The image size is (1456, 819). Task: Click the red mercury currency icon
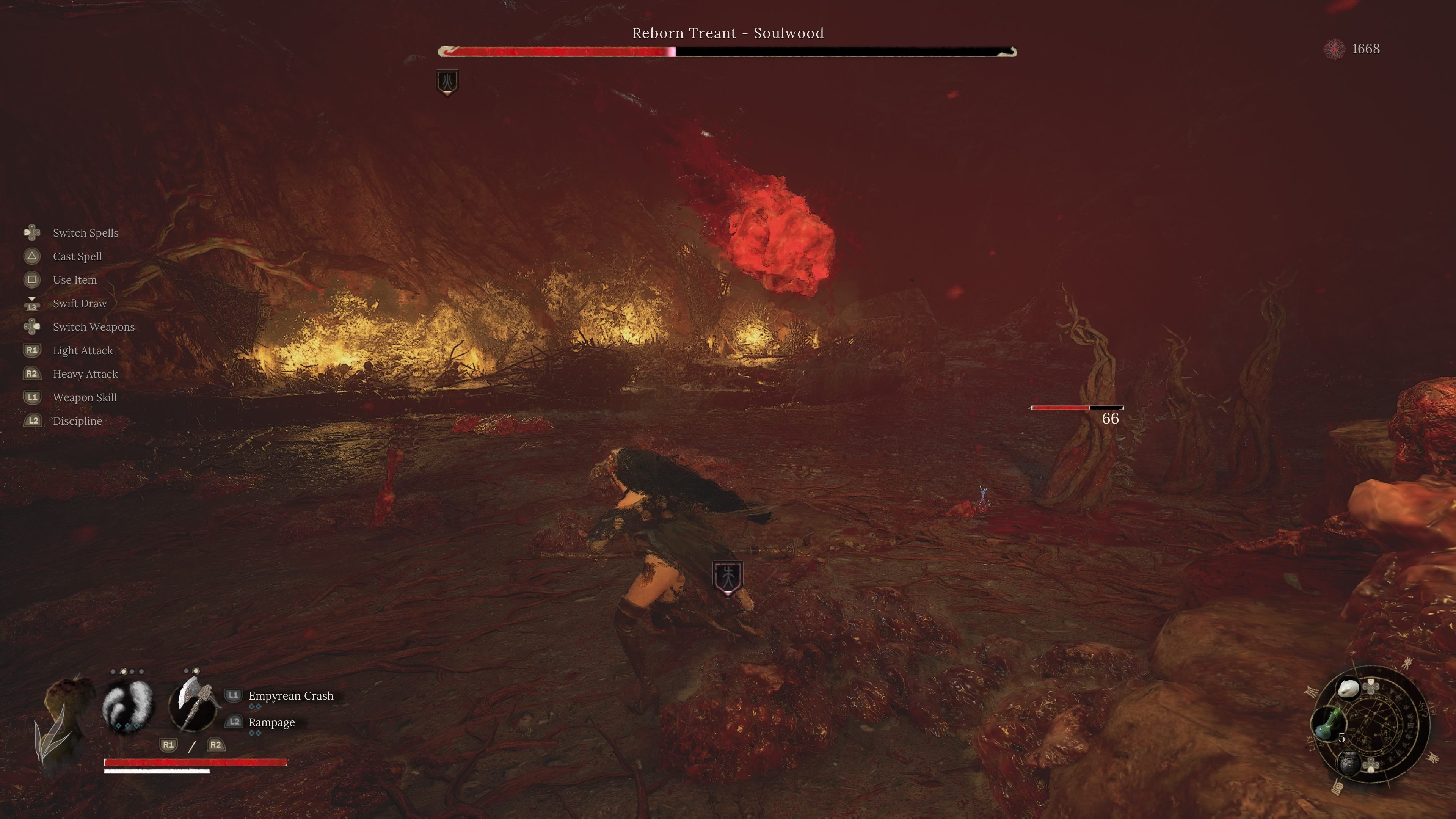pyautogui.click(x=1335, y=49)
